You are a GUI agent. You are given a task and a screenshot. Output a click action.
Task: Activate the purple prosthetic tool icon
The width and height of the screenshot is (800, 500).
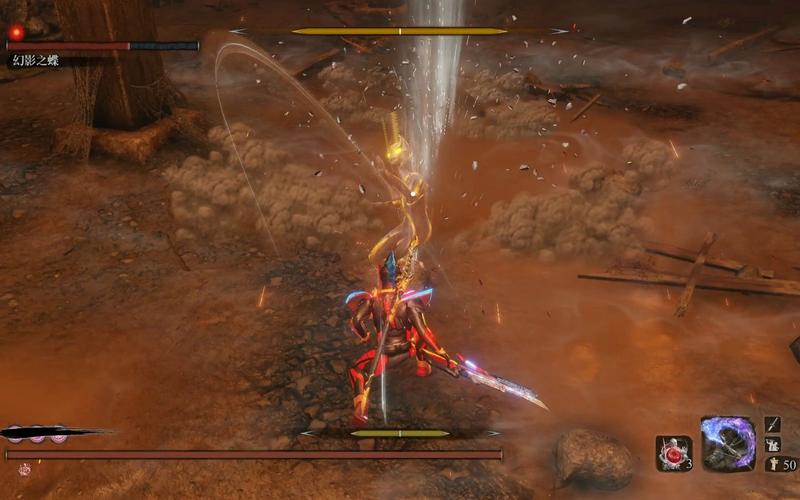pyautogui.click(x=727, y=444)
